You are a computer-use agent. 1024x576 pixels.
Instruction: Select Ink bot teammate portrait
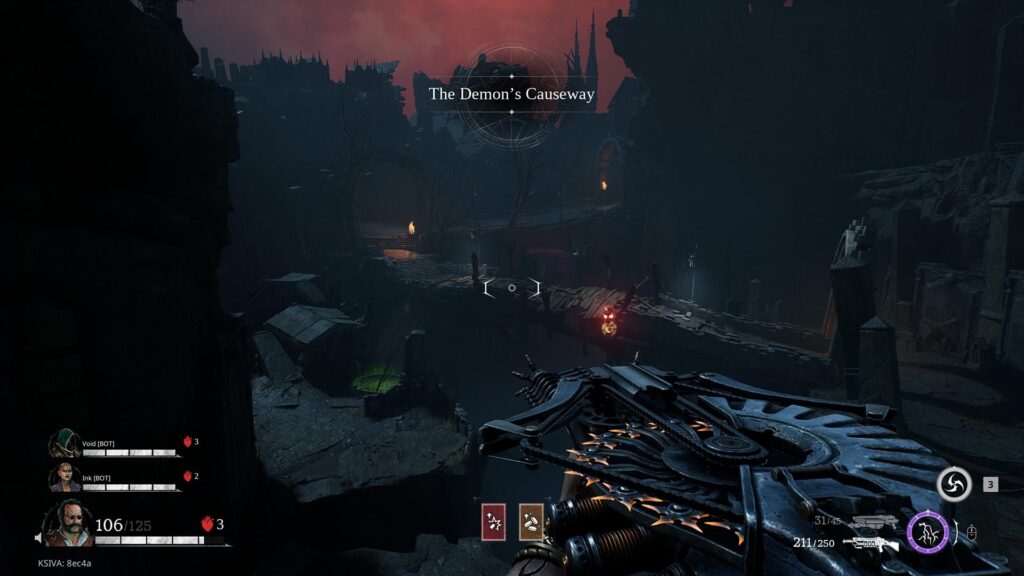coord(66,477)
